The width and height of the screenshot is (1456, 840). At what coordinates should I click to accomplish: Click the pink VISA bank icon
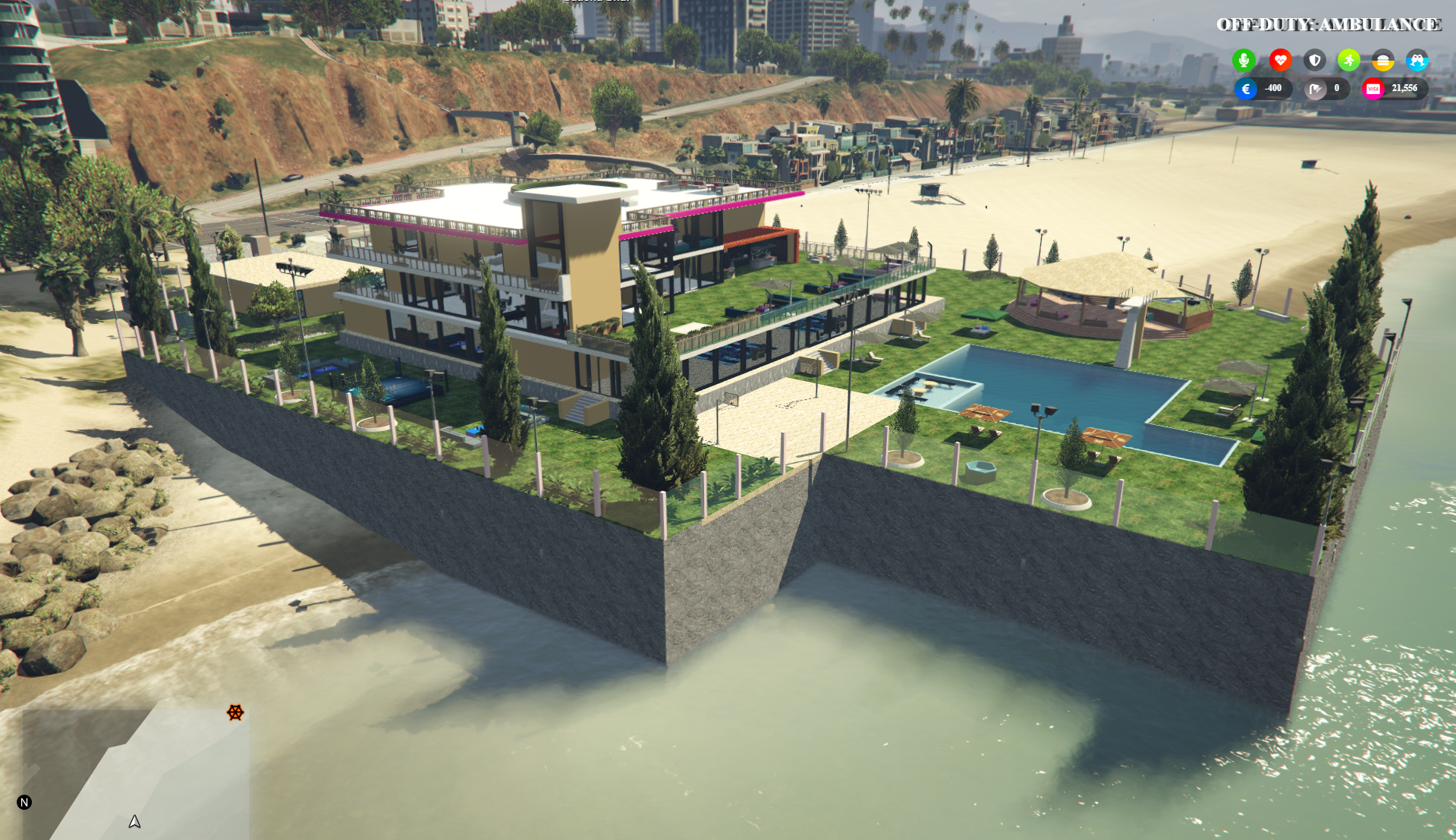[1373, 89]
